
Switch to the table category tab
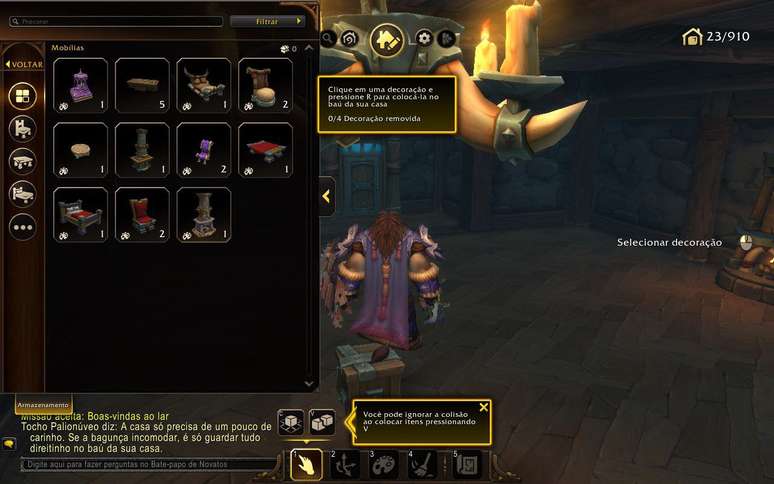23,161
